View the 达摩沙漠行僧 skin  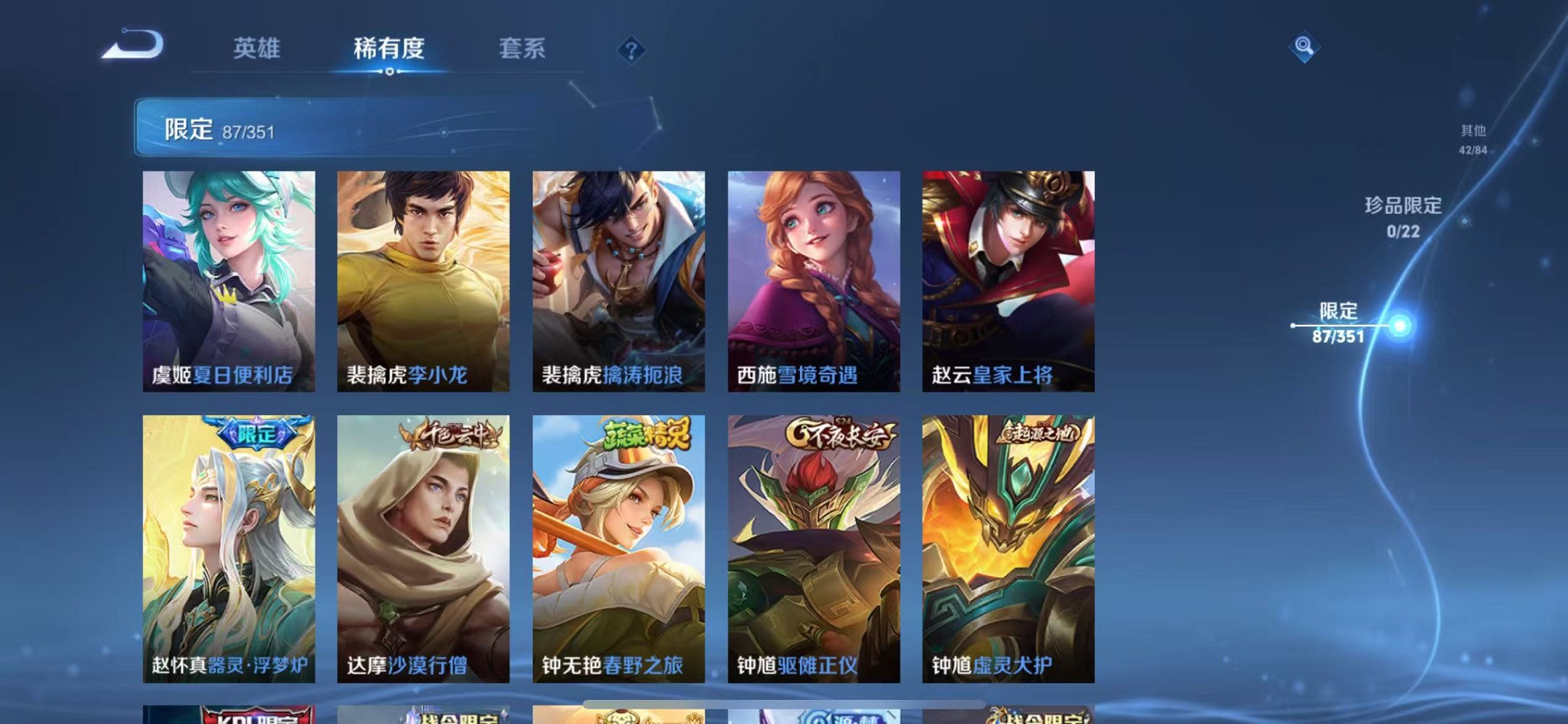coord(424,546)
